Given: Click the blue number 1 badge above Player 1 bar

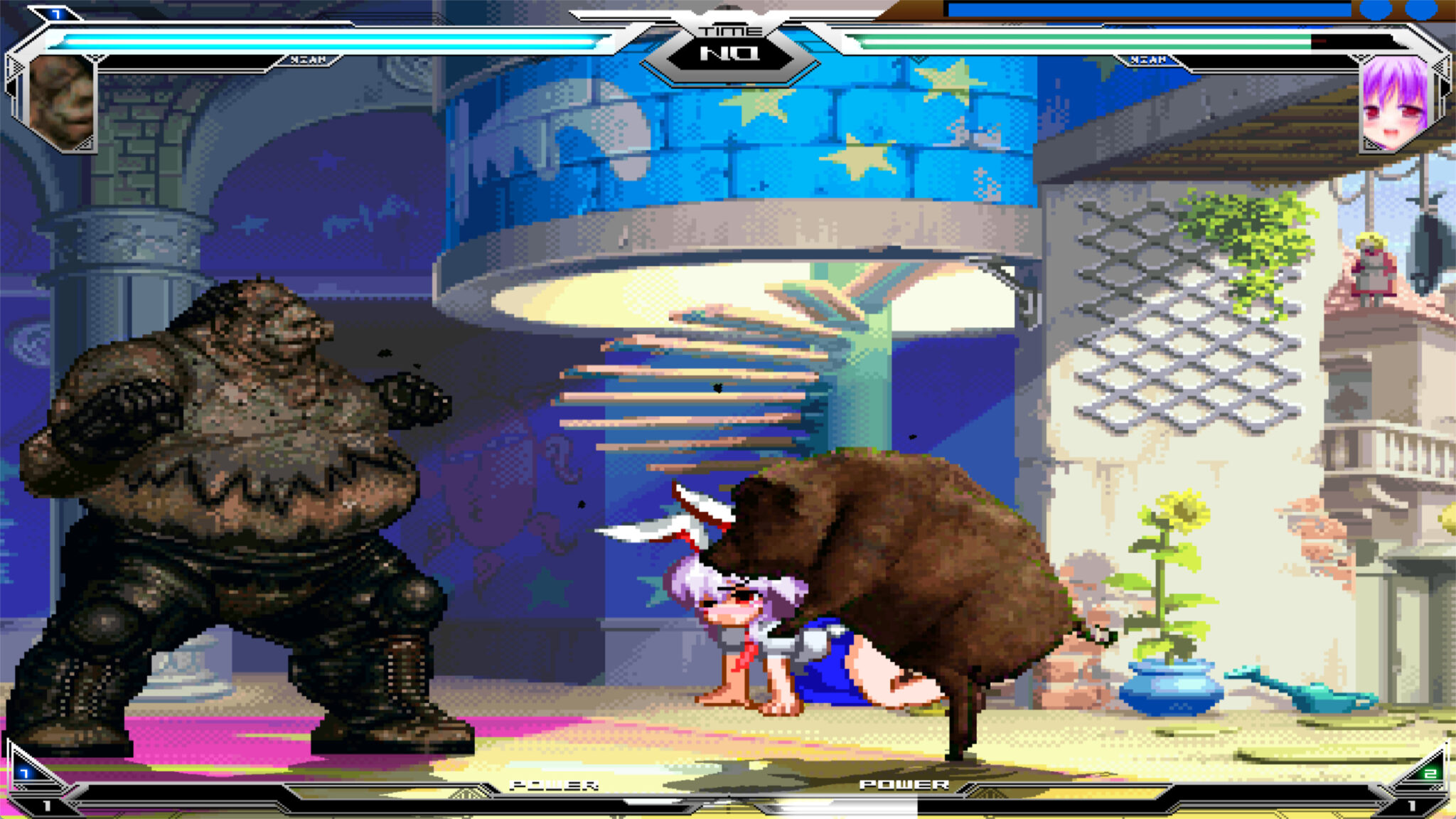Looking at the screenshot, I should pyautogui.click(x=55, y=13).
